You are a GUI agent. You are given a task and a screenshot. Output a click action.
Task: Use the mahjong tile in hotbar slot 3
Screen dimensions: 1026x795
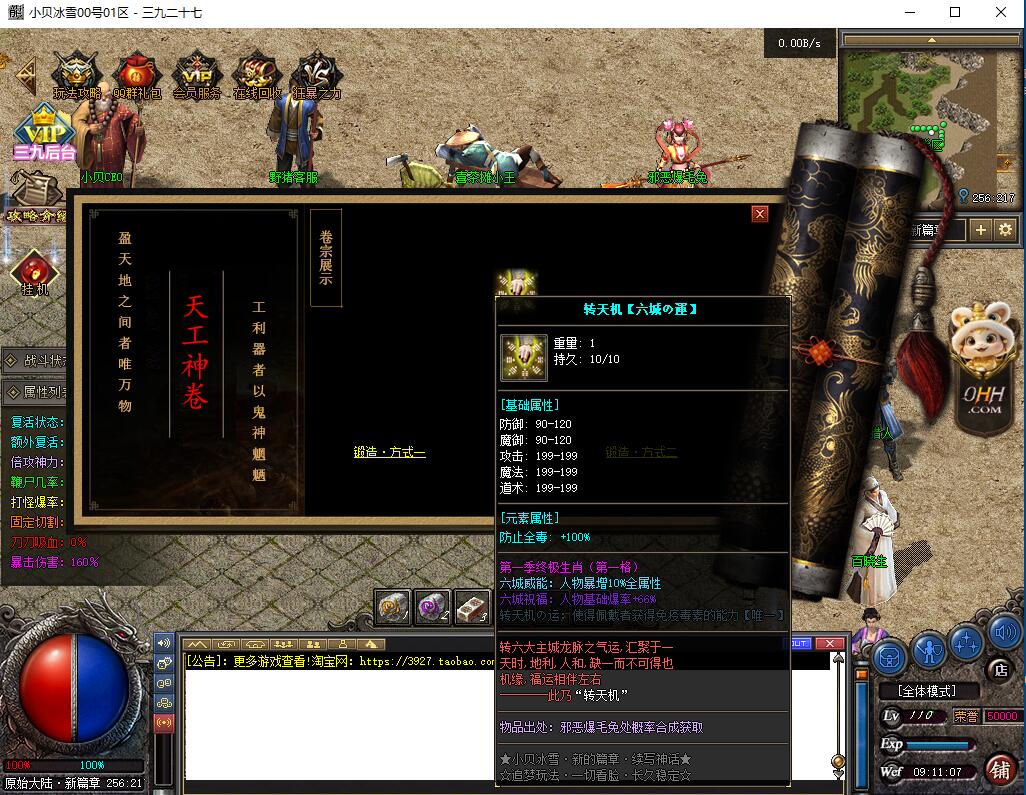[472, 607]
